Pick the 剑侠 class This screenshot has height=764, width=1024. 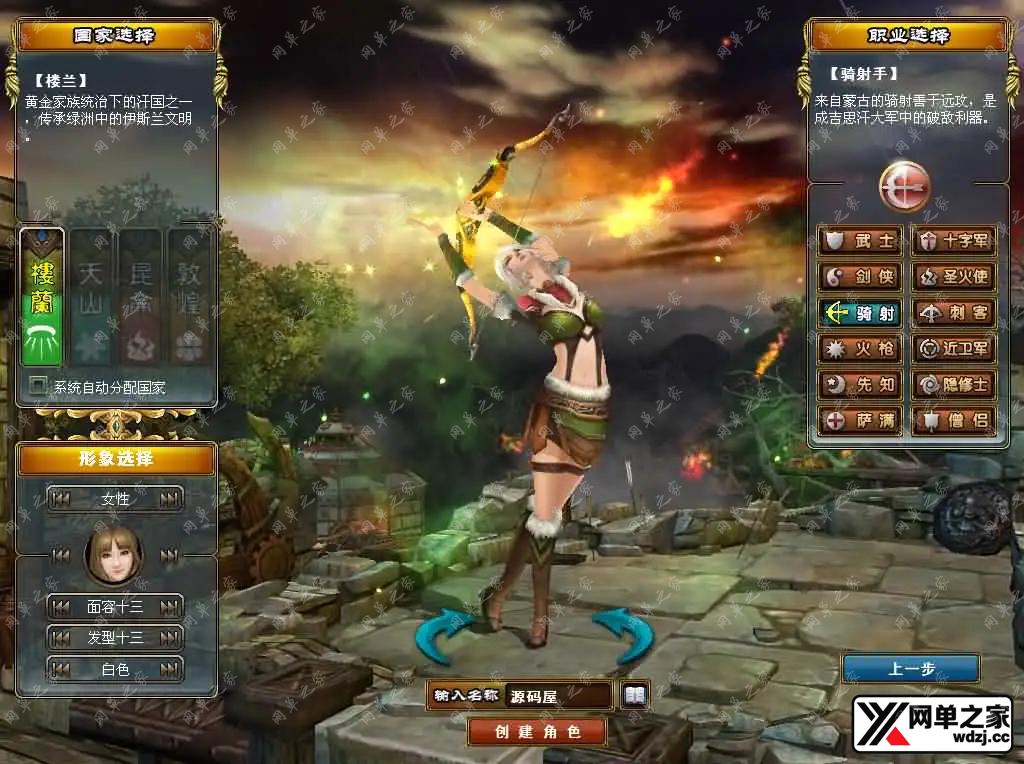[860, 277]
